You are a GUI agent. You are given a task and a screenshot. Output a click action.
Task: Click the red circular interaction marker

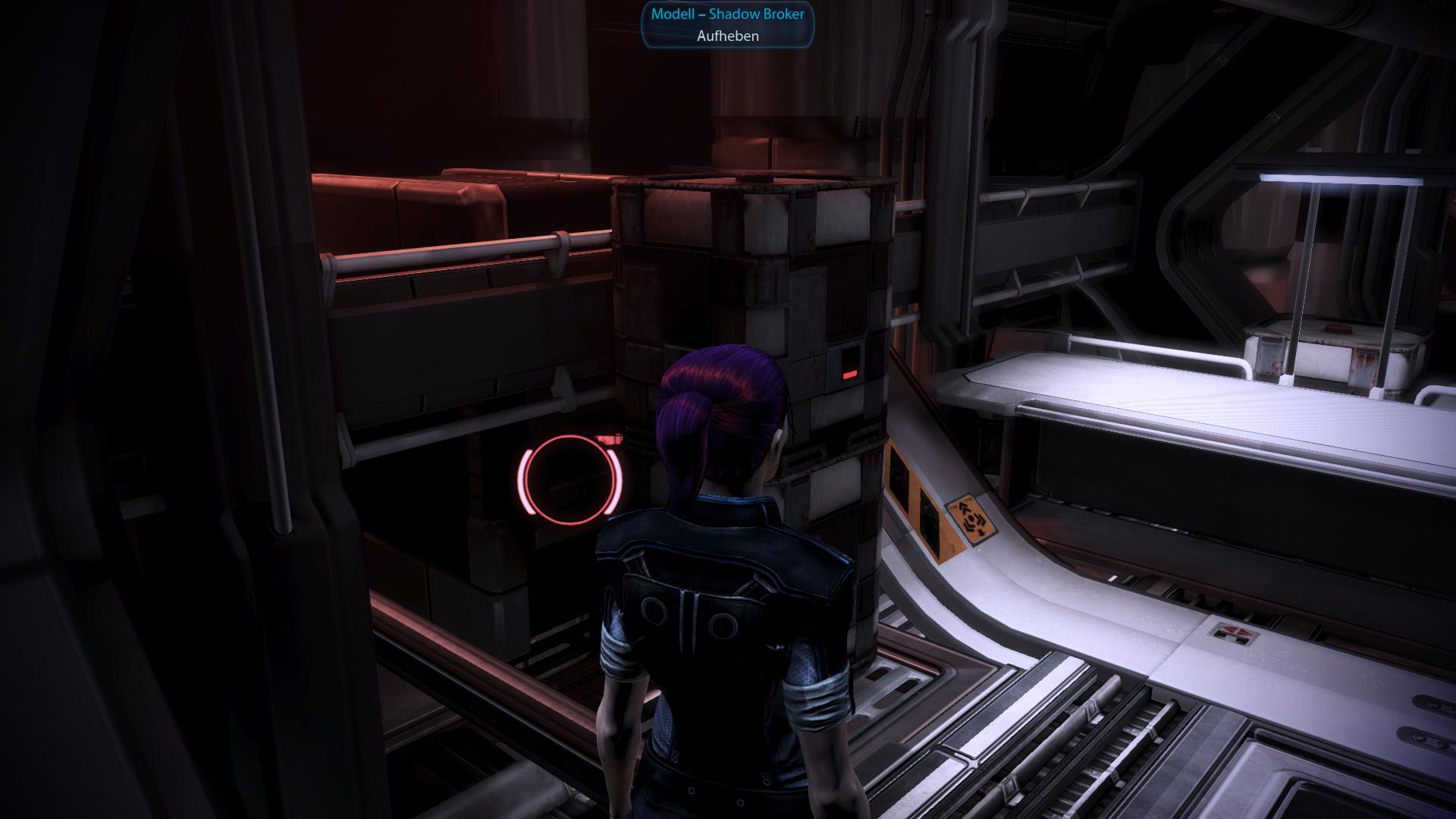(569, 479)
